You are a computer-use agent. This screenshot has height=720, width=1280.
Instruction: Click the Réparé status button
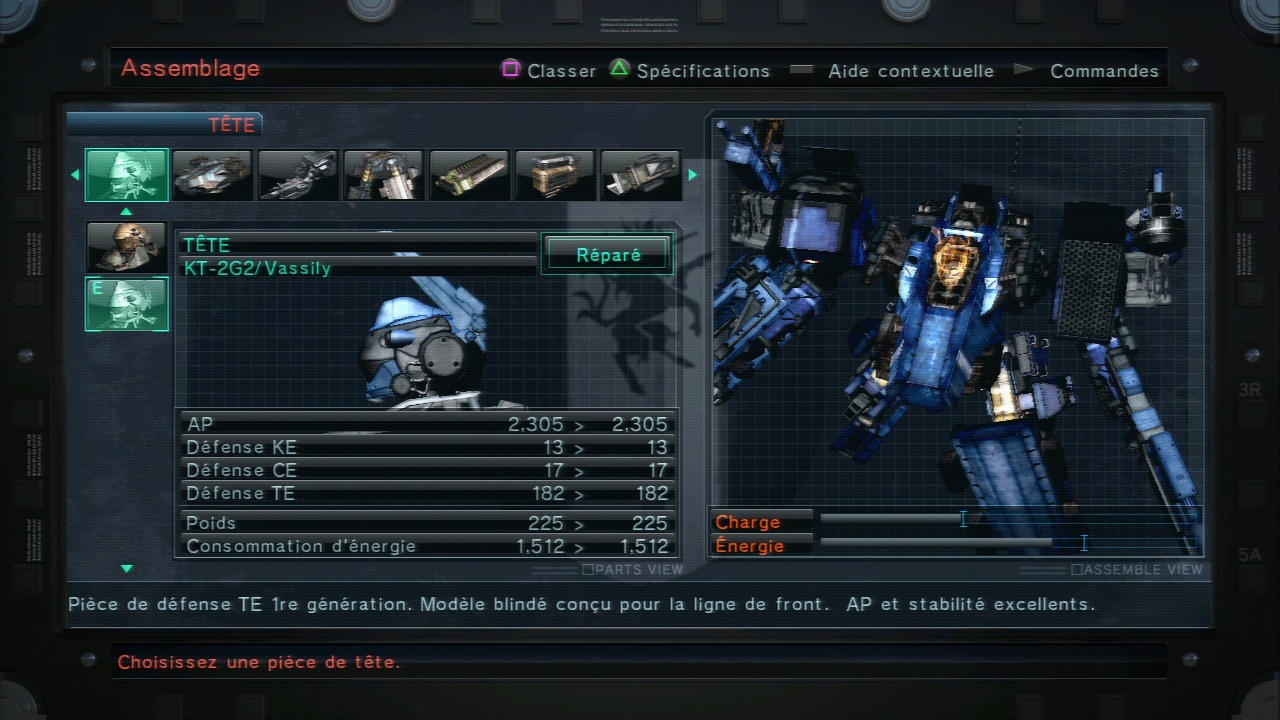point(608,255)
